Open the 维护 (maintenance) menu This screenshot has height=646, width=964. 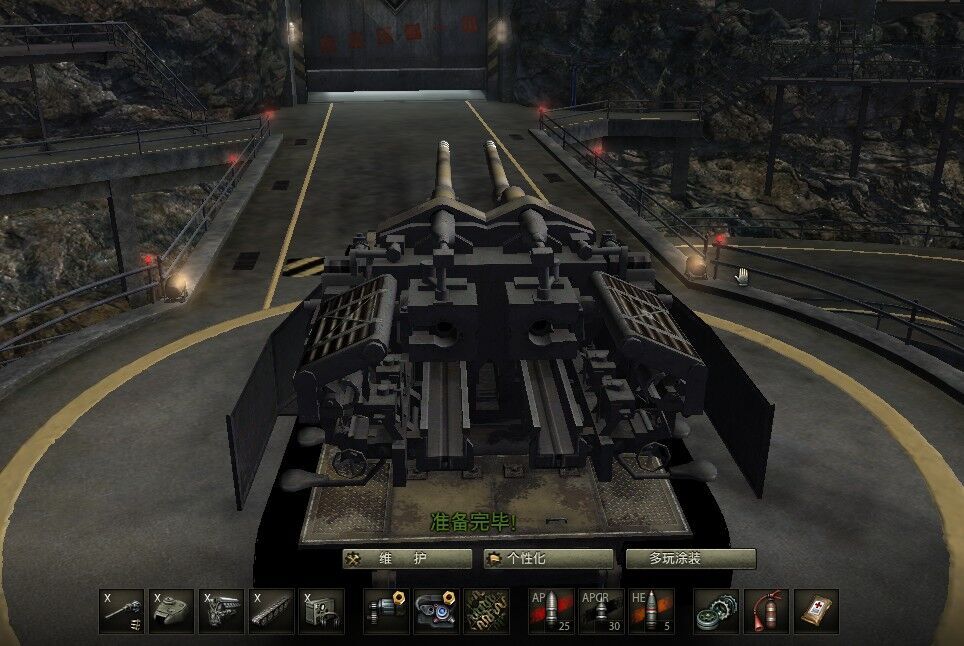406,559
